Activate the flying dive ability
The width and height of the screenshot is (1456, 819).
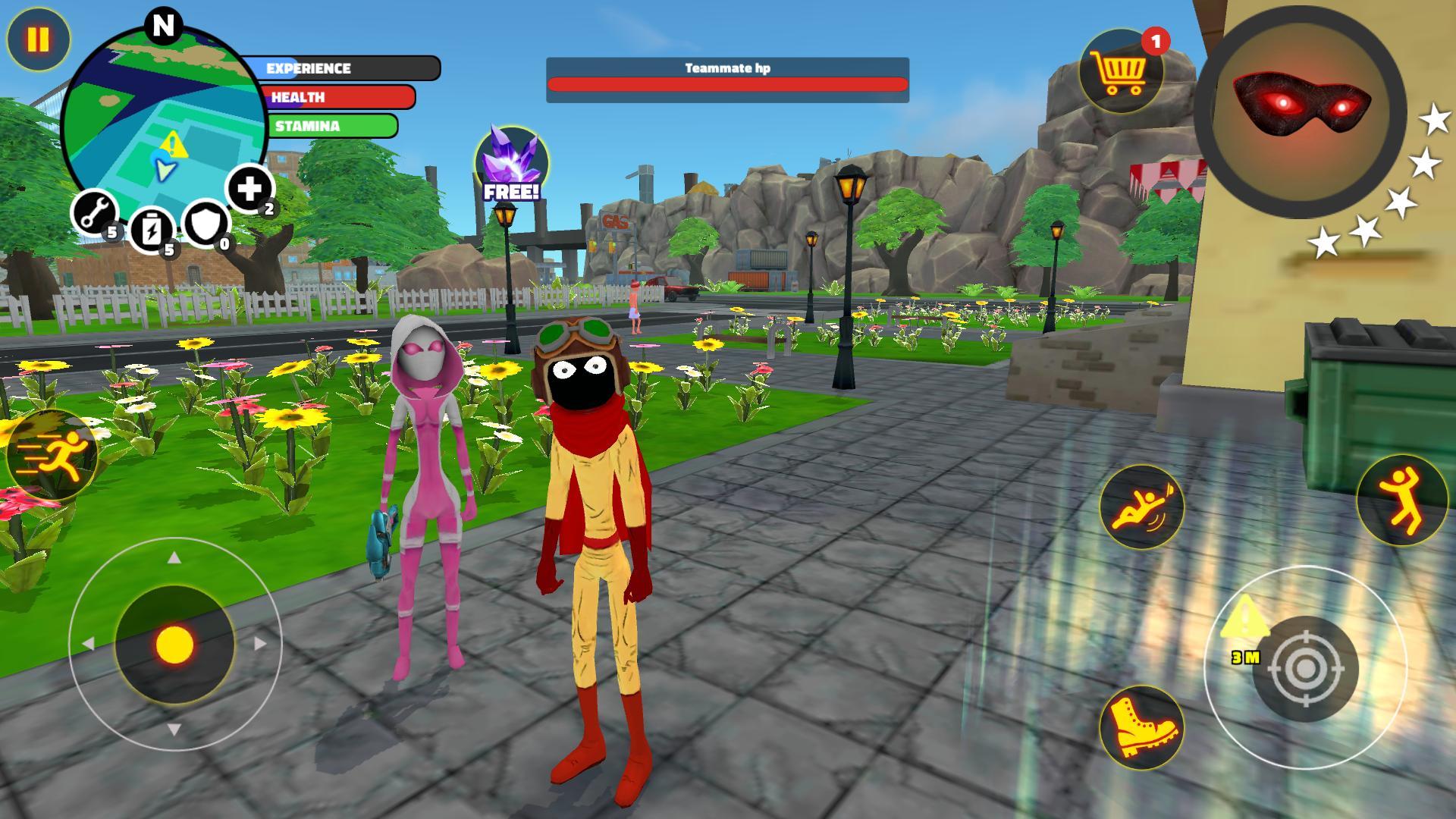[1141, 507]
